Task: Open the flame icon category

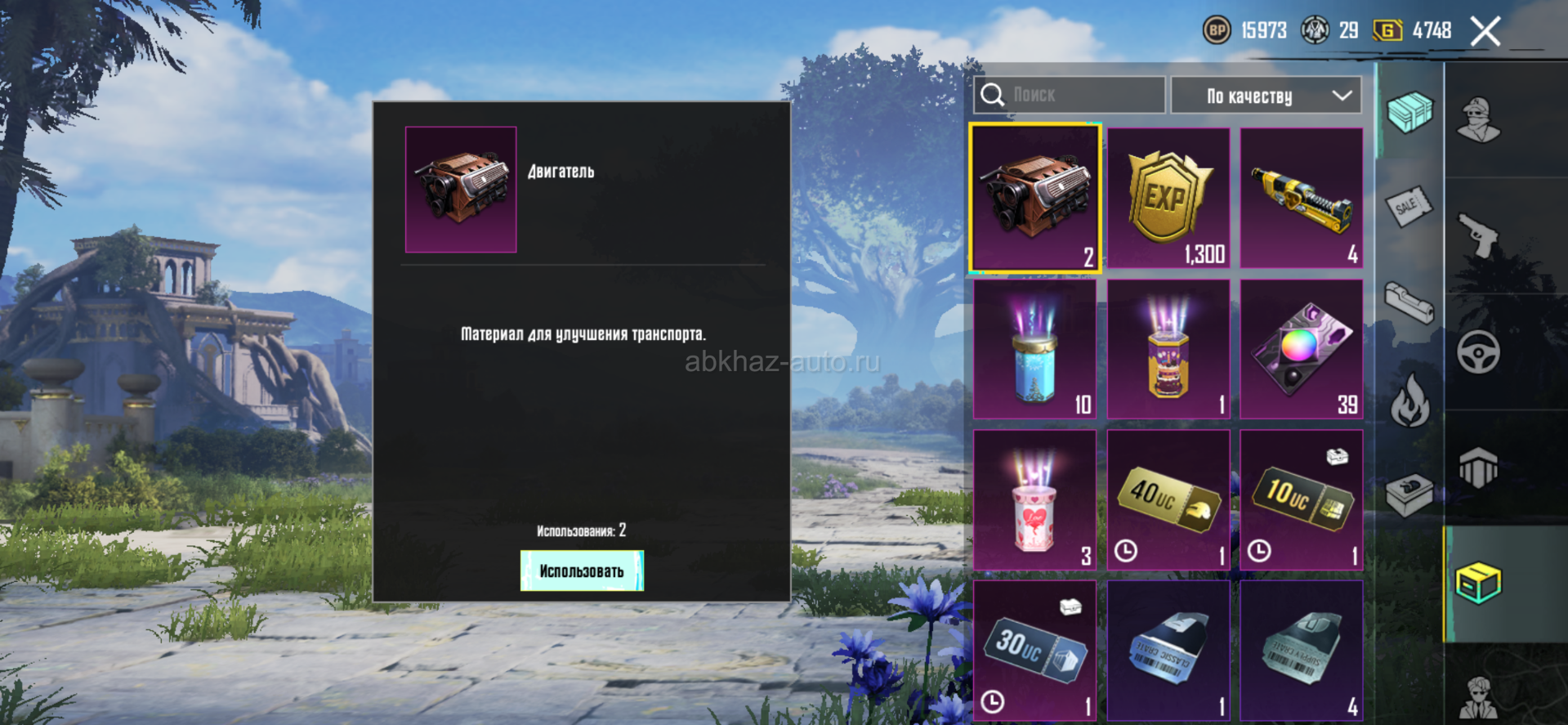Action: coord(1410,401)
